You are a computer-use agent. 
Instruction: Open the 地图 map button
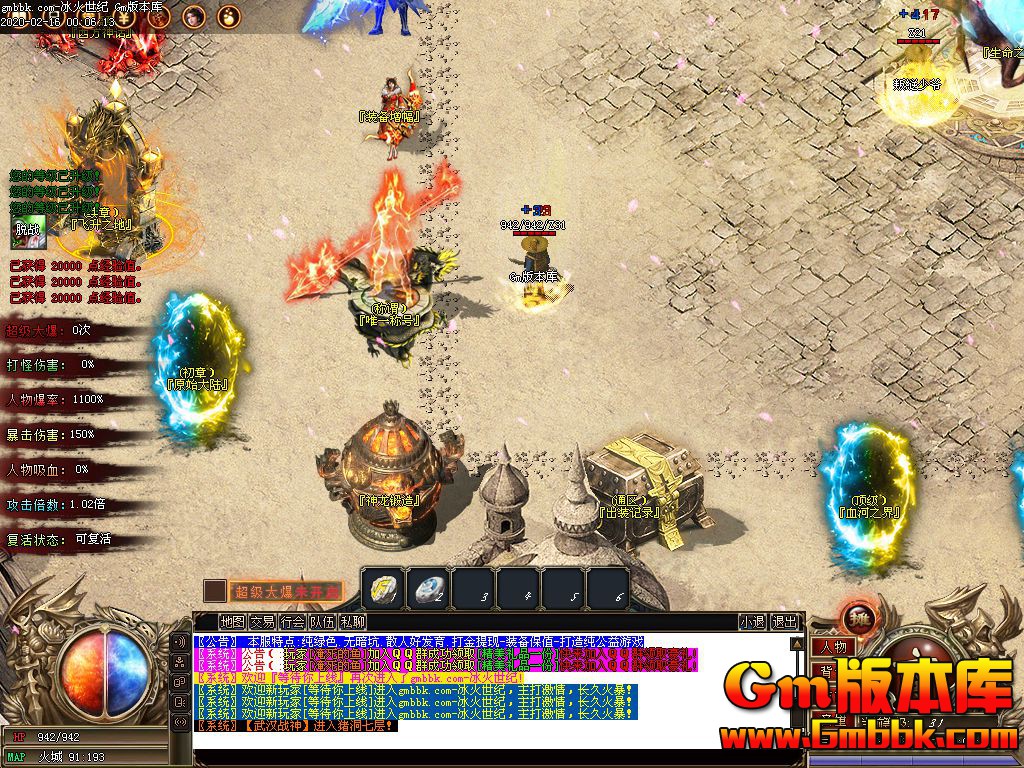pyautogui.click(x=233, y=621)
